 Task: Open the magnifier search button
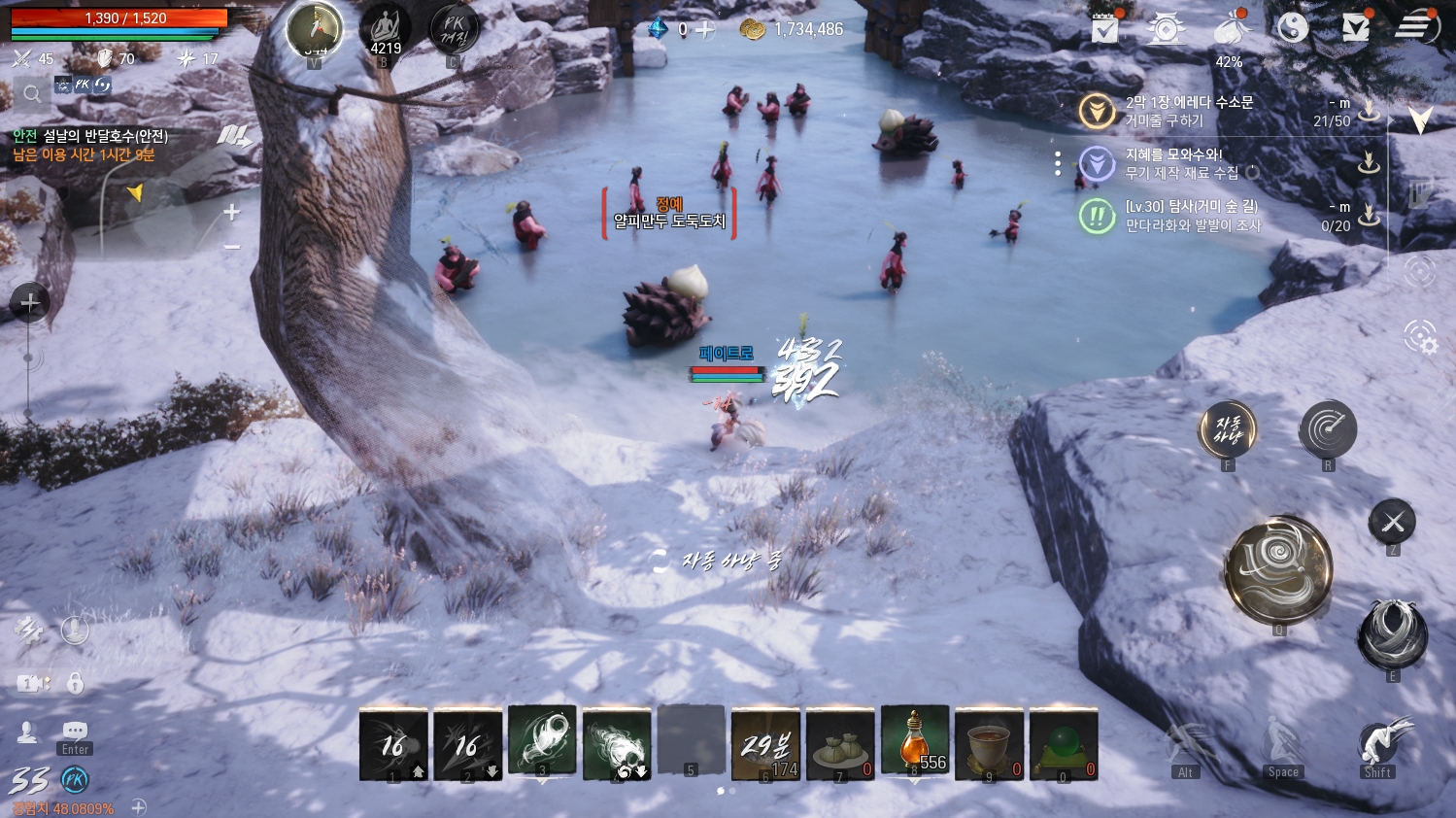[32, 94]
